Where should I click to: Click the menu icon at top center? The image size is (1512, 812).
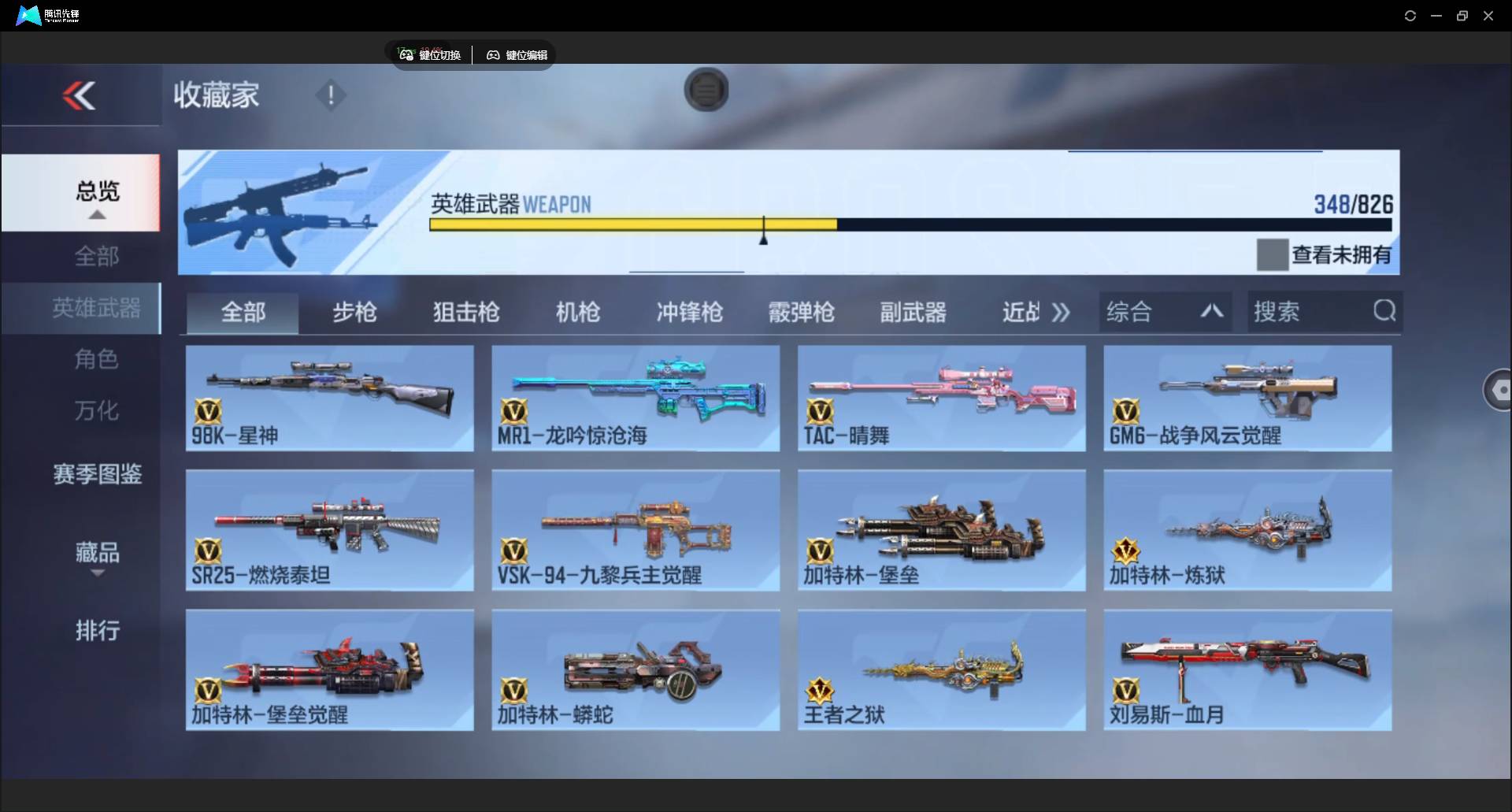(706, 90)
